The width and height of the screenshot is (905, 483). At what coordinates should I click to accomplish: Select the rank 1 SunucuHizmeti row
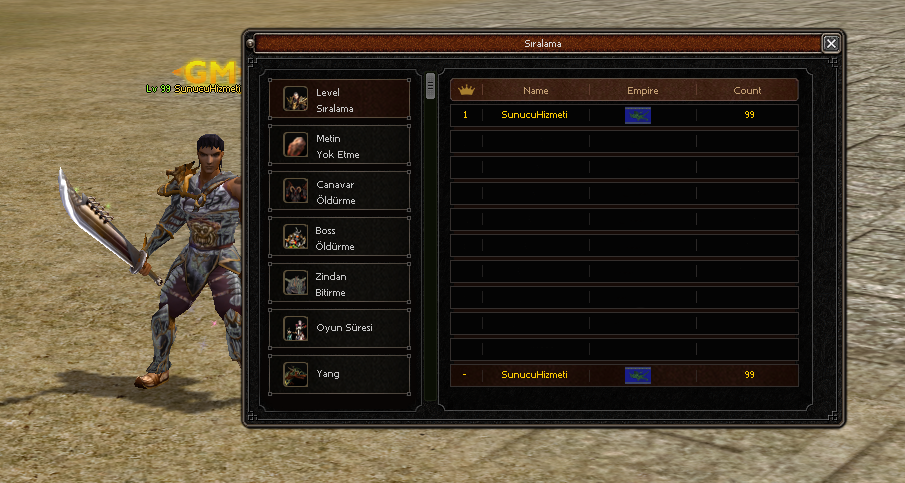[624, 116]
